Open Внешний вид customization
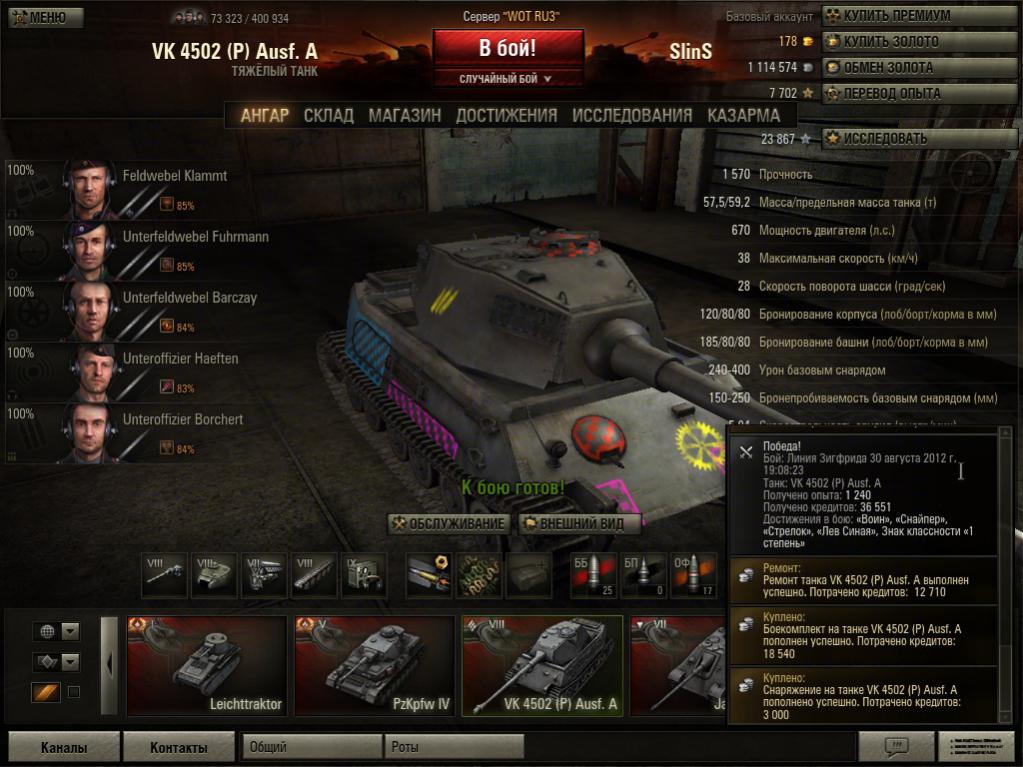This screenshot has width=1023, height=767. [577, 523]
